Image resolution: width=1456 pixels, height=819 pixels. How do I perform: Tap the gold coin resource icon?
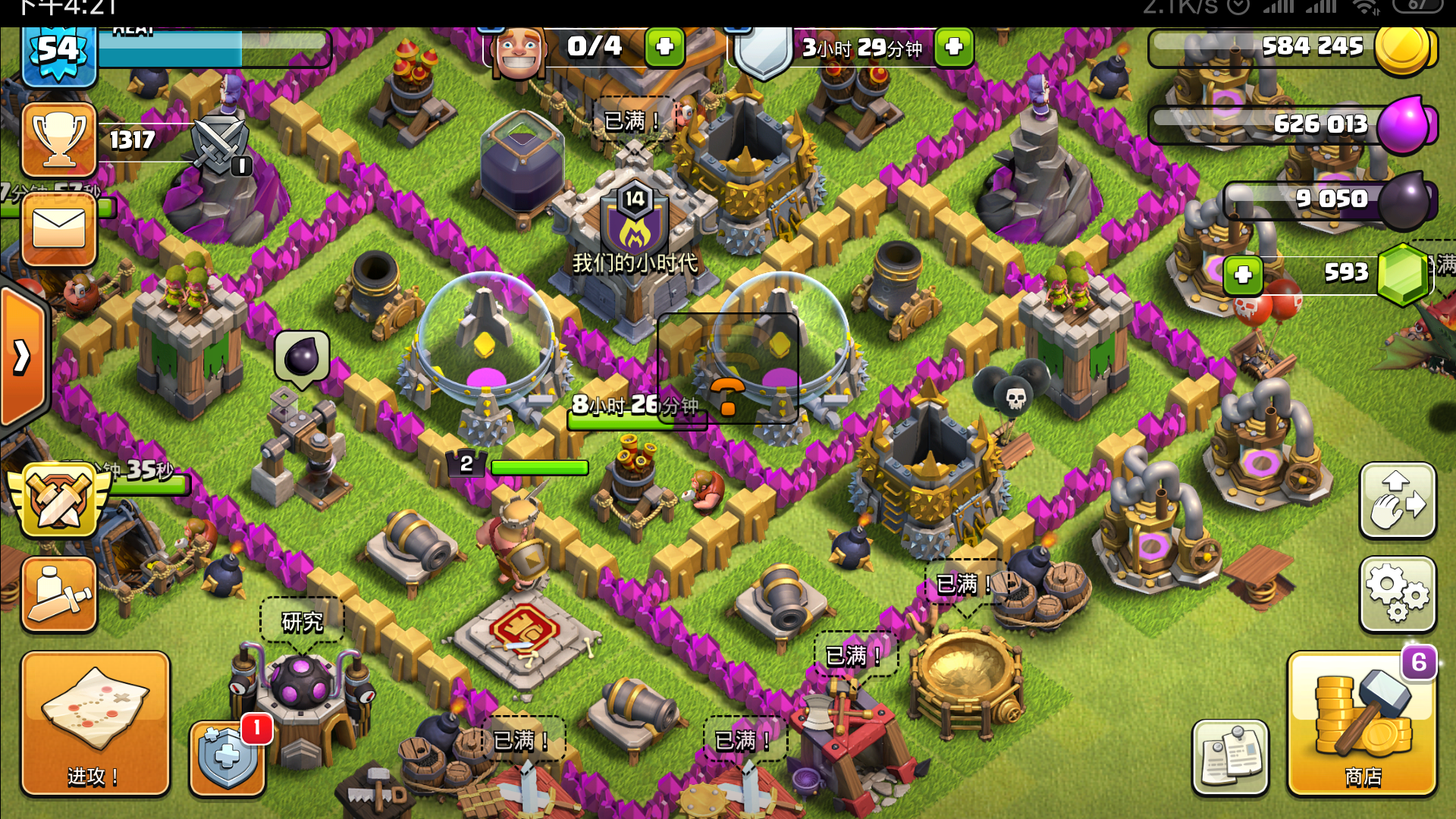point(1403,47)
